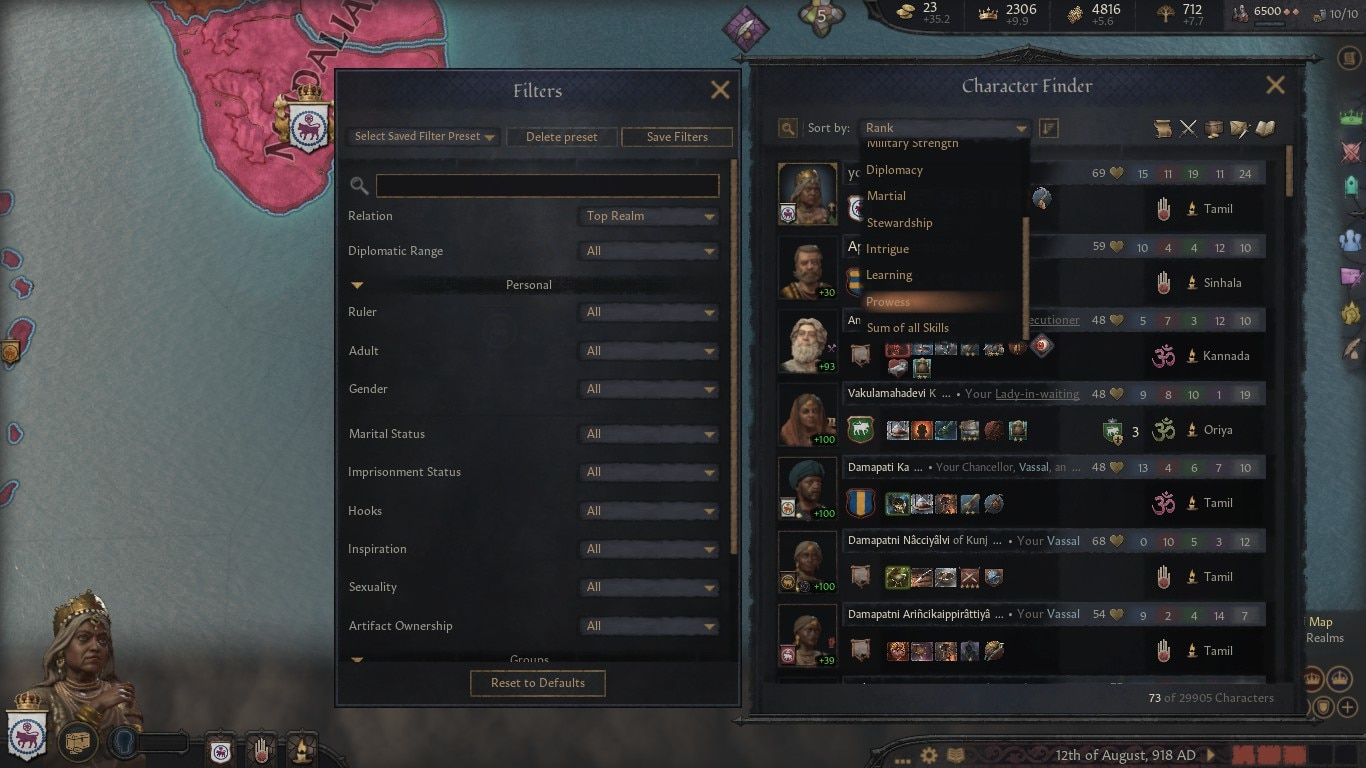Collapse the Personal section in Filters
1366x768 pixels.
point(357,284)
